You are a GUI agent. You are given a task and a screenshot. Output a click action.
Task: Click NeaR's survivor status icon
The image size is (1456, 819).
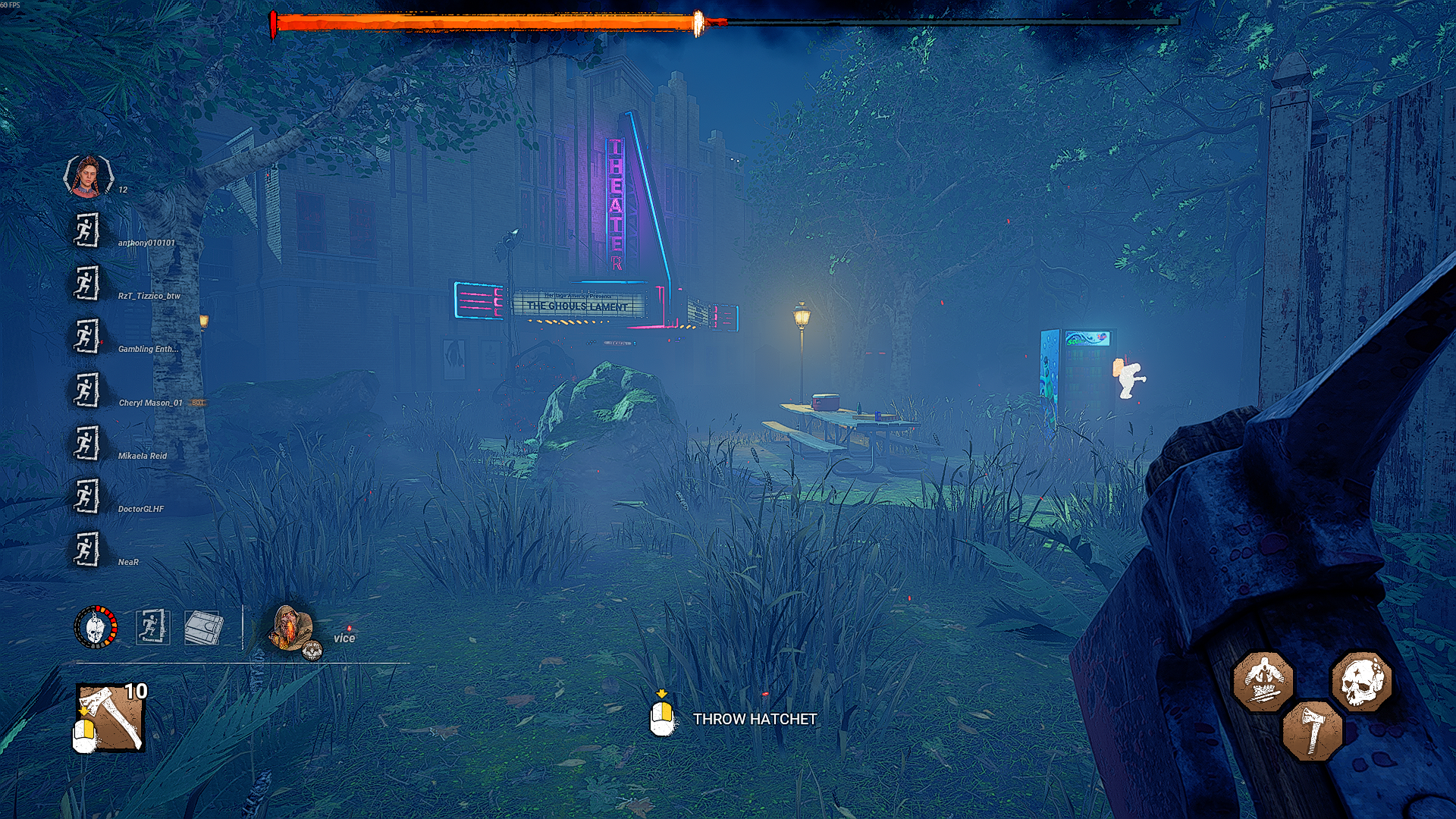pos(86,549)
